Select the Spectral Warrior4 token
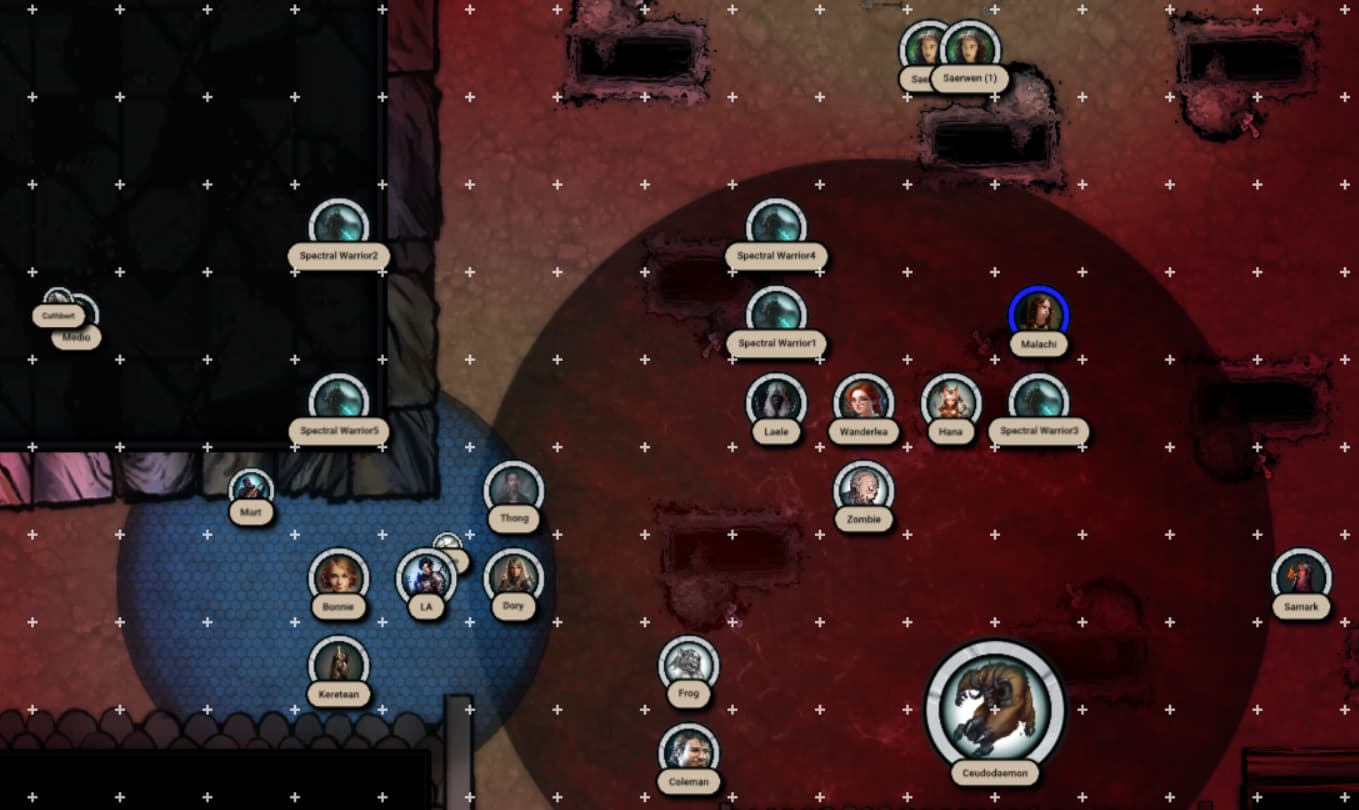Image resolution: width=1359 pixels, height=810 pixels. pyautogui.click(x=776, y=227)
